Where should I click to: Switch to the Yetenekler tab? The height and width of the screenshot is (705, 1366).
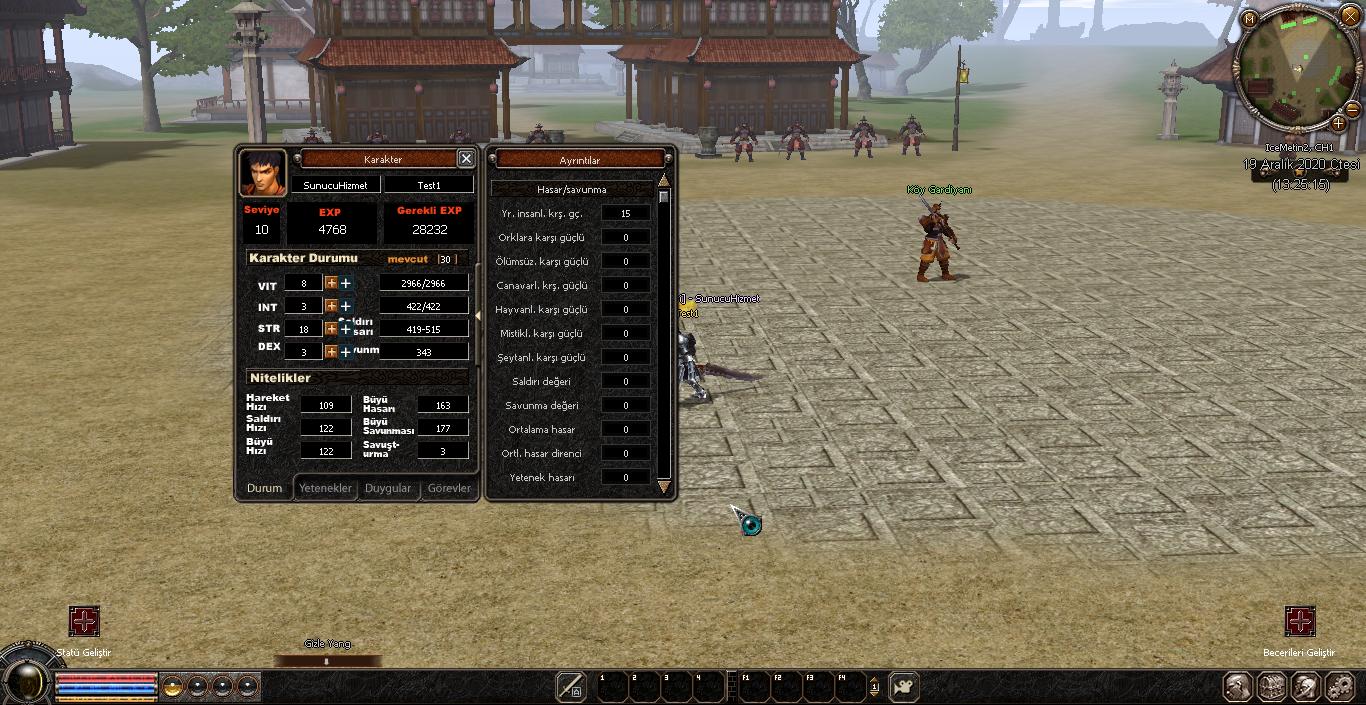click(x=326, y=488)
